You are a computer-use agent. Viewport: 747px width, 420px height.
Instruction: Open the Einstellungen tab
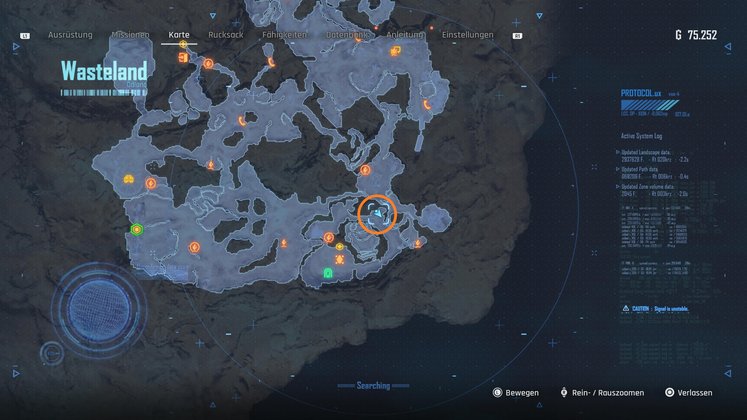[x=467, y=35]
